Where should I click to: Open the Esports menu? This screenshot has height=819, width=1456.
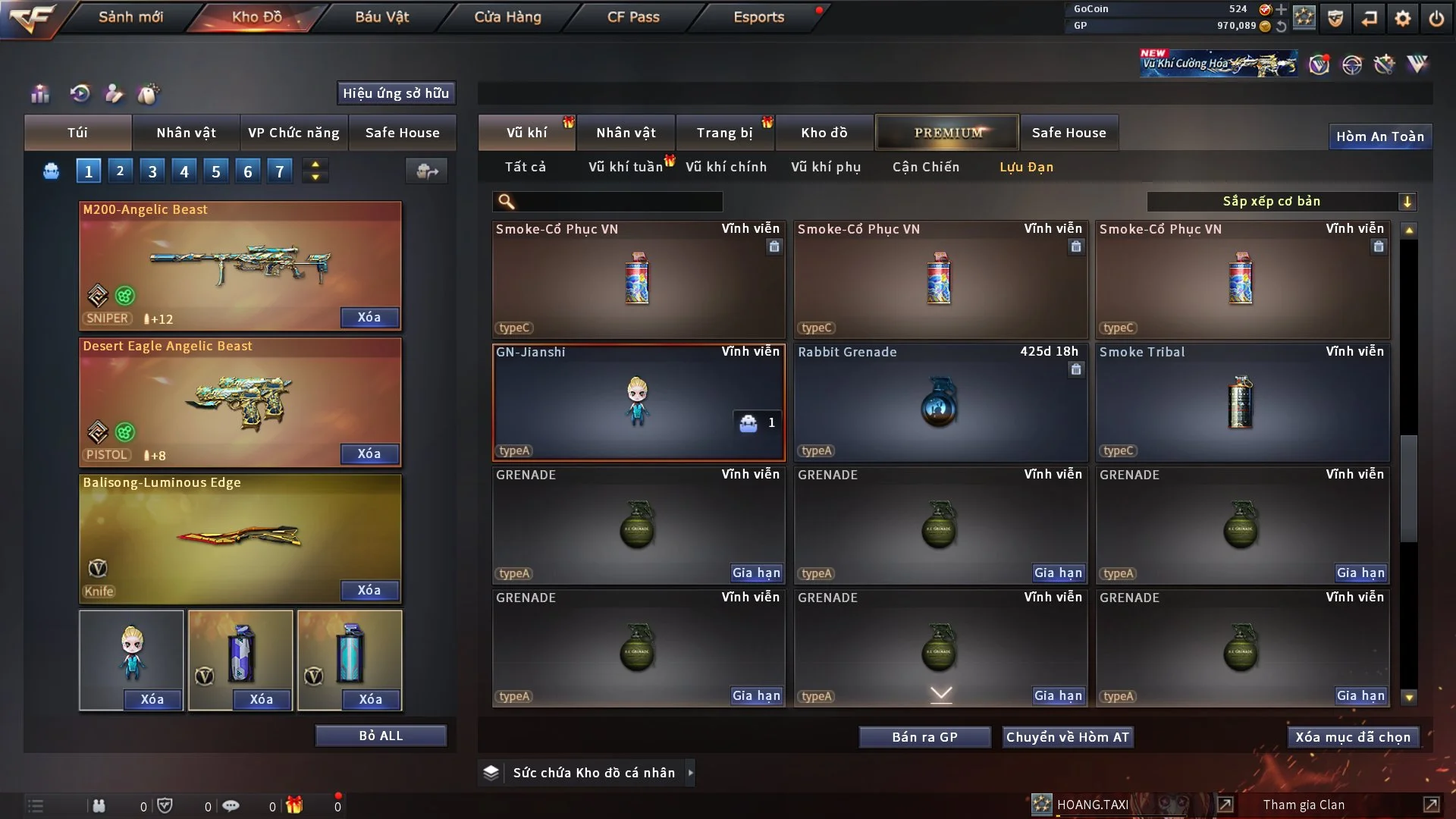(x=758, y=17)
